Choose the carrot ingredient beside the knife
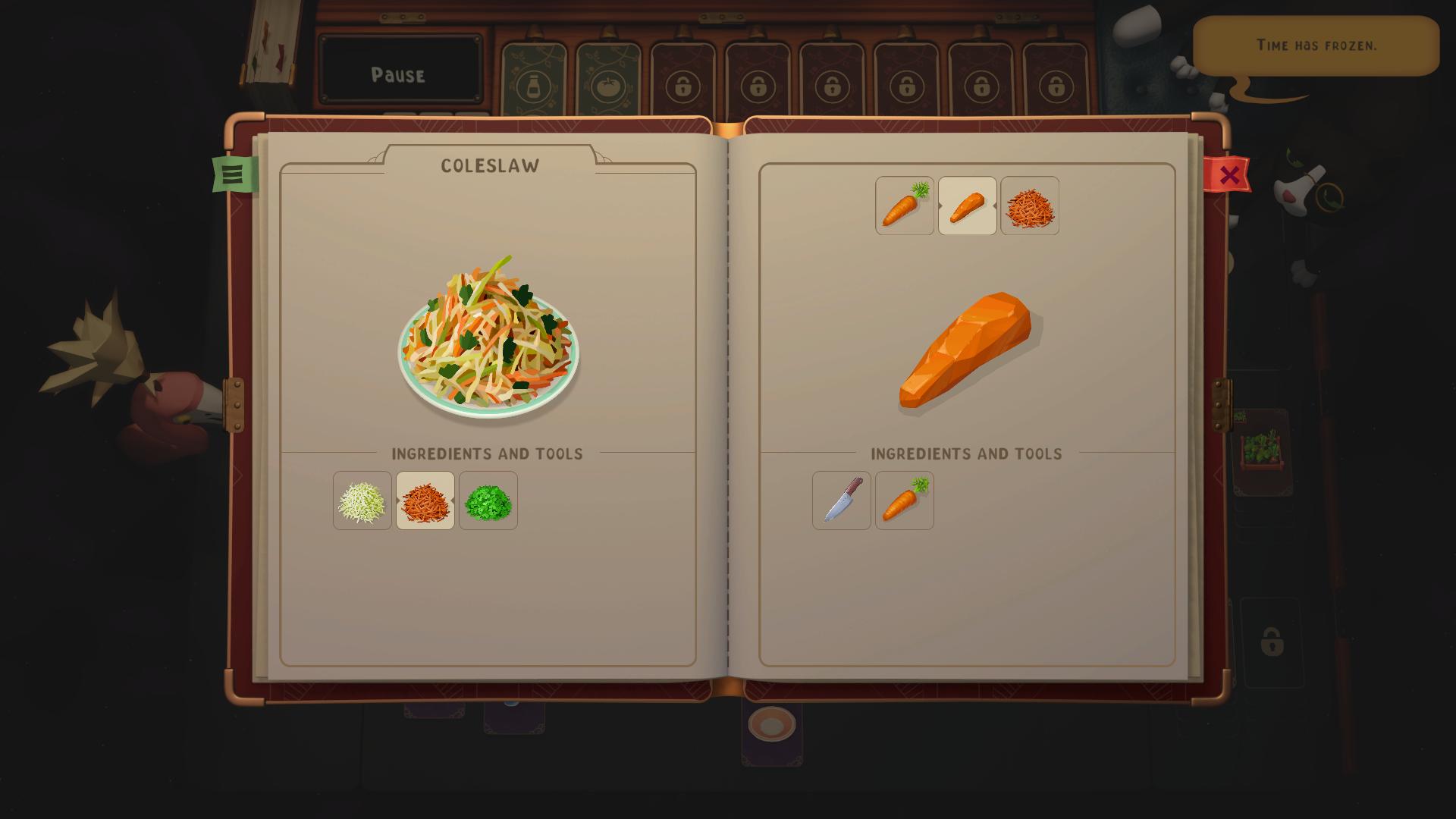 905,500
